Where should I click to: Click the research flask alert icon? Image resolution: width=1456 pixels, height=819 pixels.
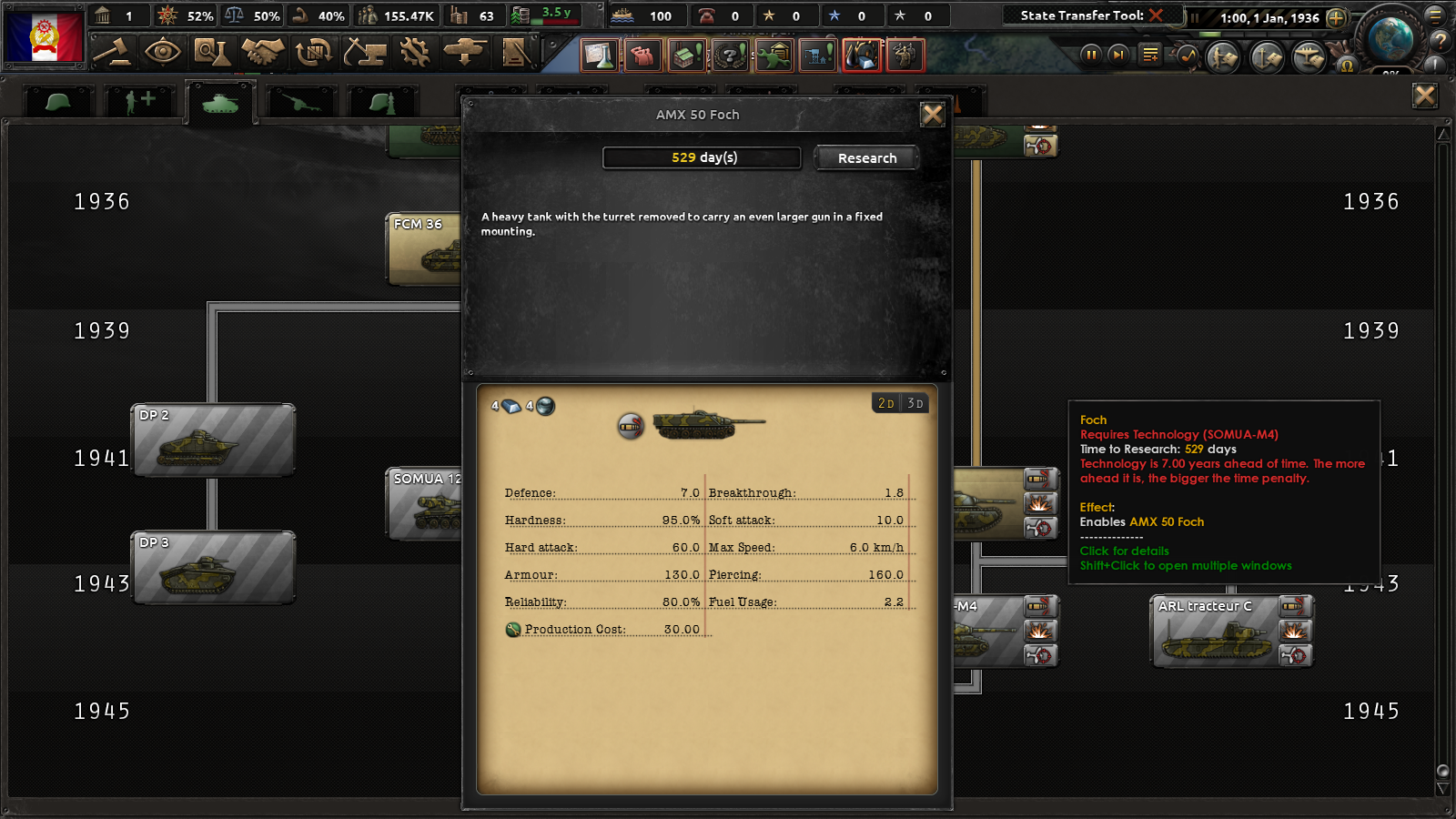pos(599,55)
